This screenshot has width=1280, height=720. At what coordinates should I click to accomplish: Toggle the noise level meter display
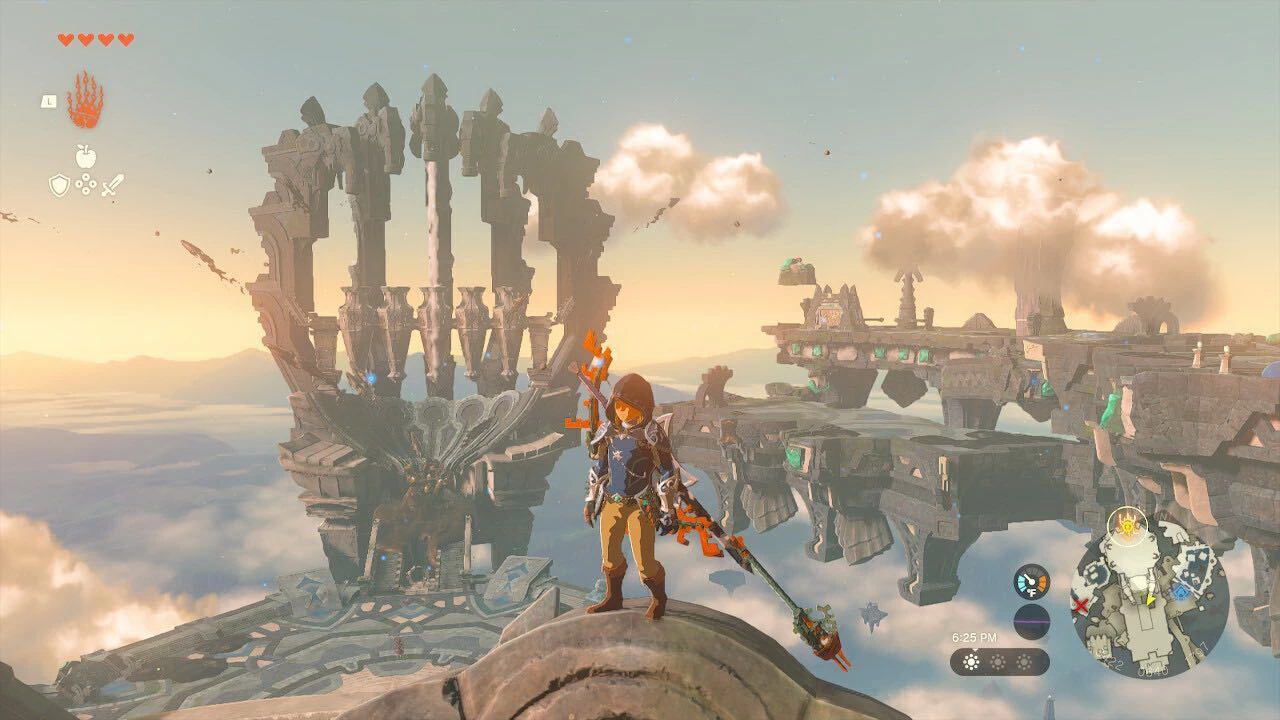click(x=1030, y=621)
